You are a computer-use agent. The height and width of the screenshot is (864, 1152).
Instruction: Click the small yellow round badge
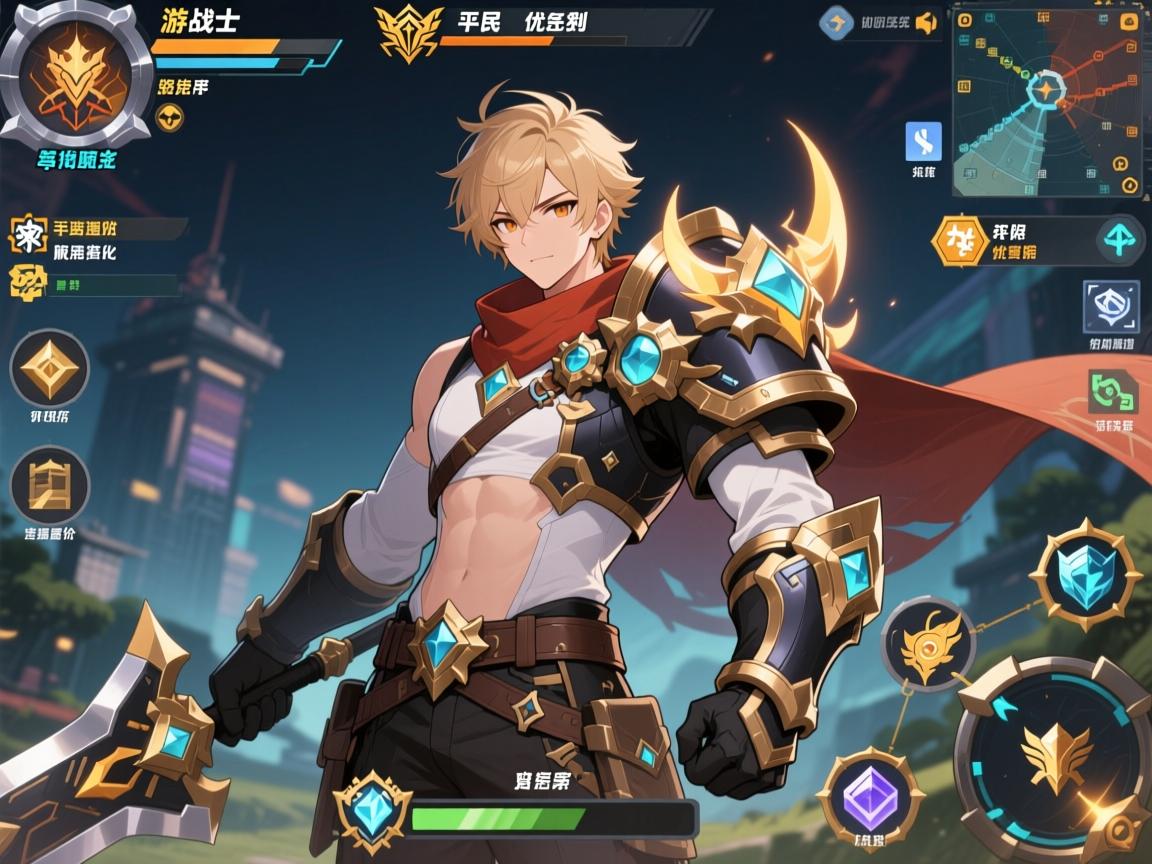(x=171, y=118)
